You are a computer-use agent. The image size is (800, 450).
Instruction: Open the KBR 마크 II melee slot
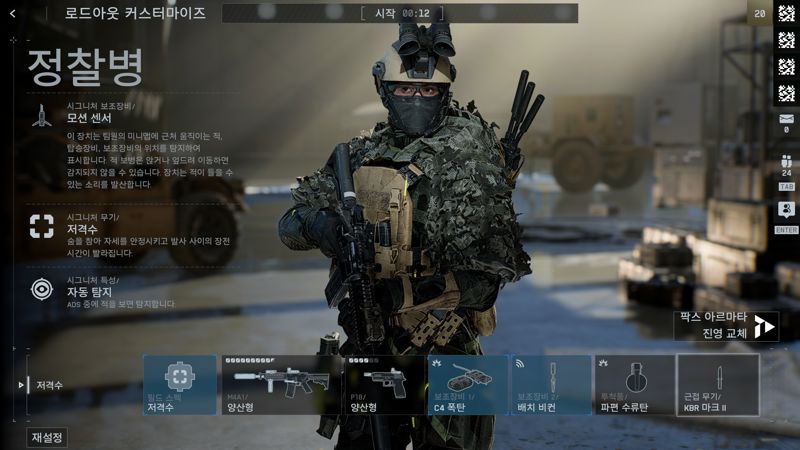coord(718,385)
